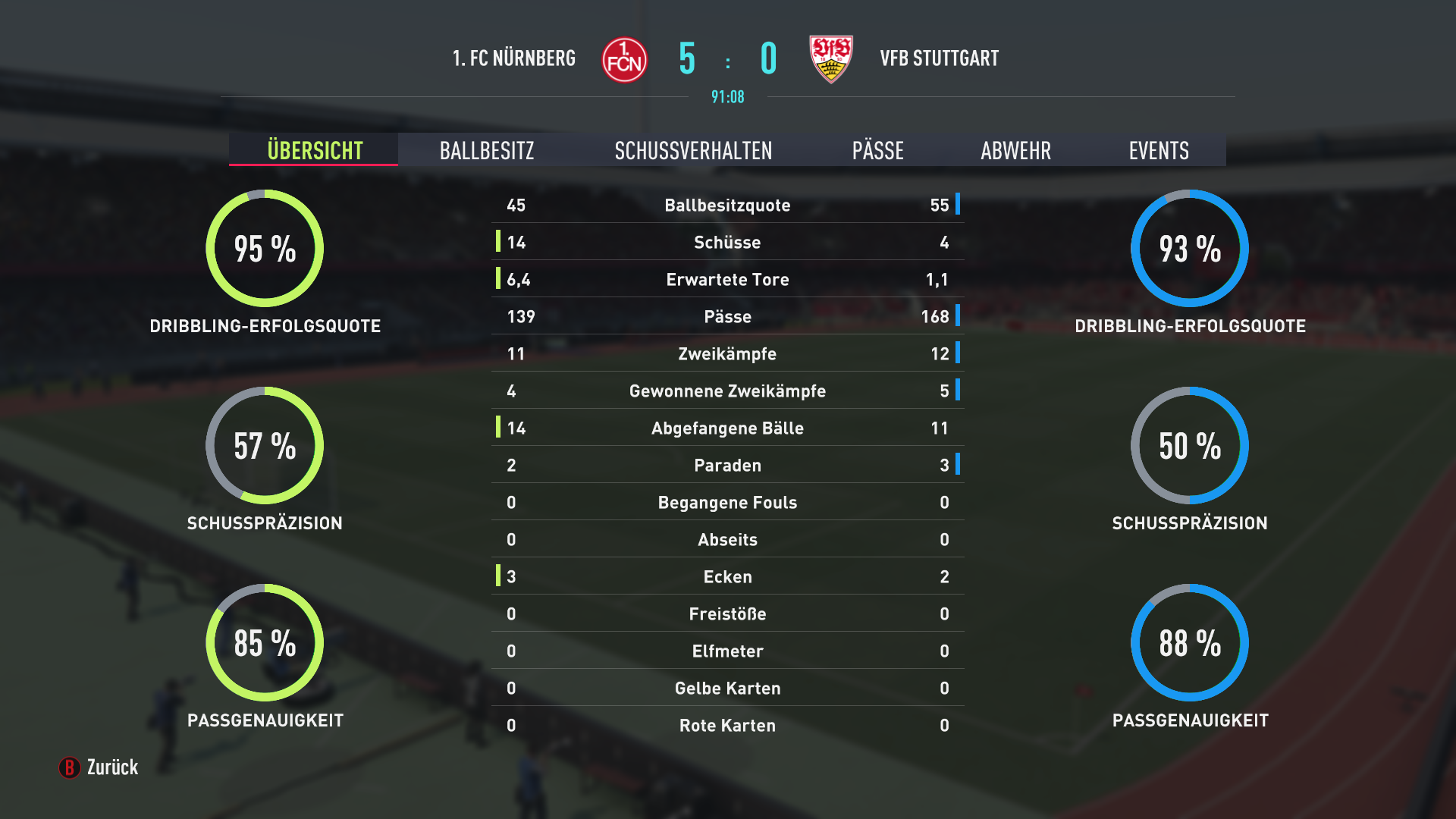Screen dimensions: 1456x819
Task: Switch to the Ballbesitz tab
Action: pos(487,150)
